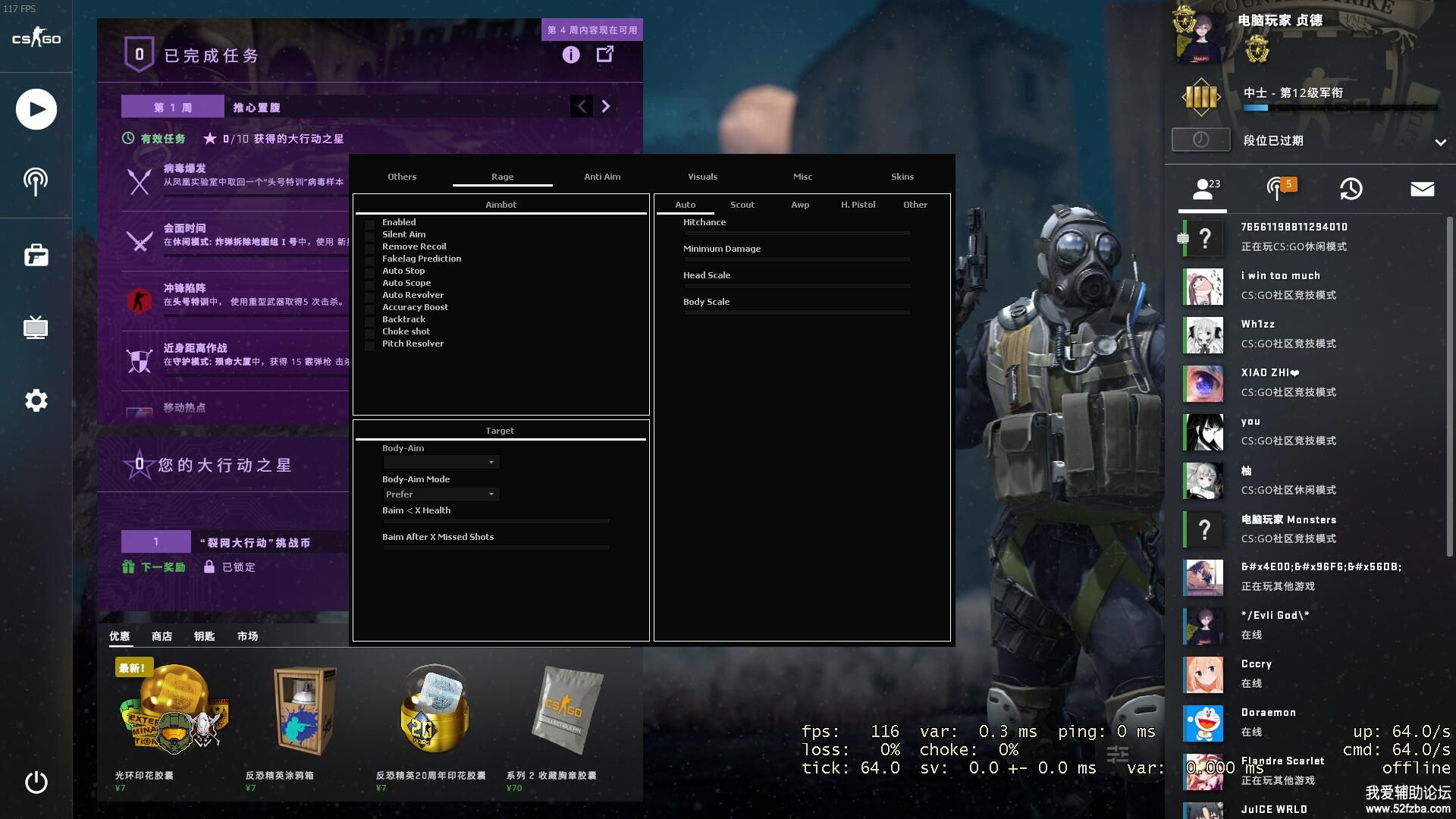
Task: Toggle the Silent Aim checkbox
Action: pyautogui.click(x=370, y=236)
